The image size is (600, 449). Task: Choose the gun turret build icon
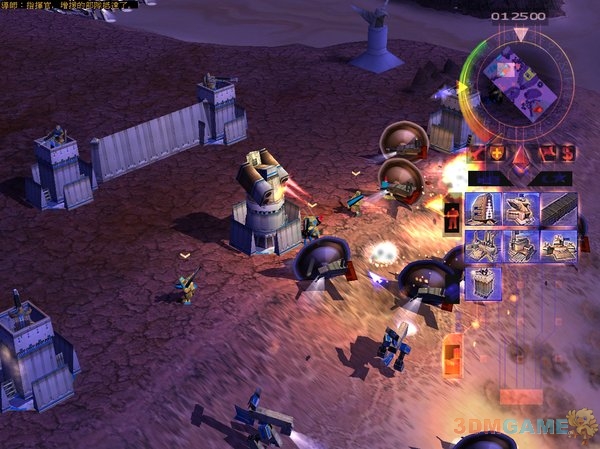520,210
